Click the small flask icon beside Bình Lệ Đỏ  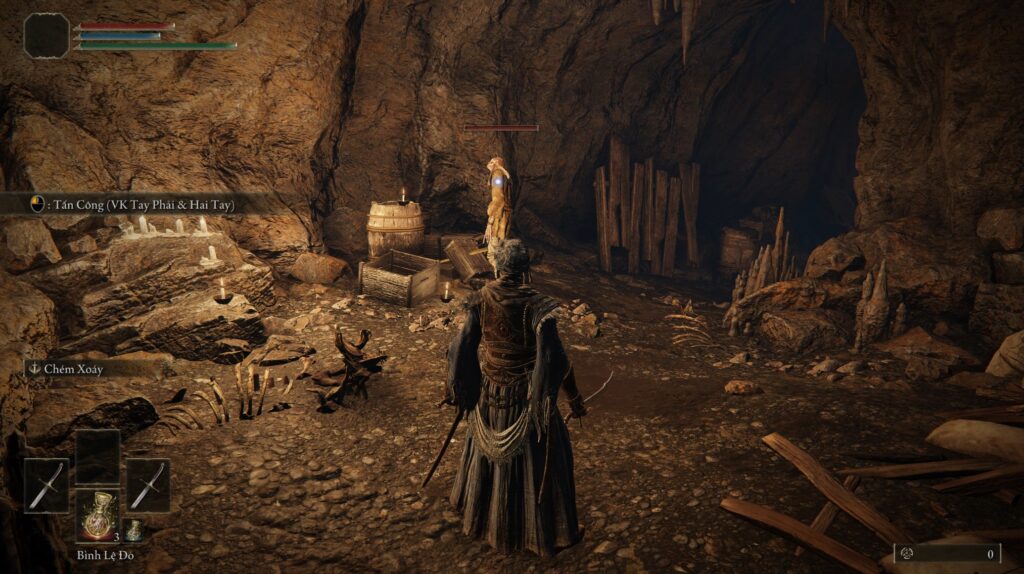[133, 530]
